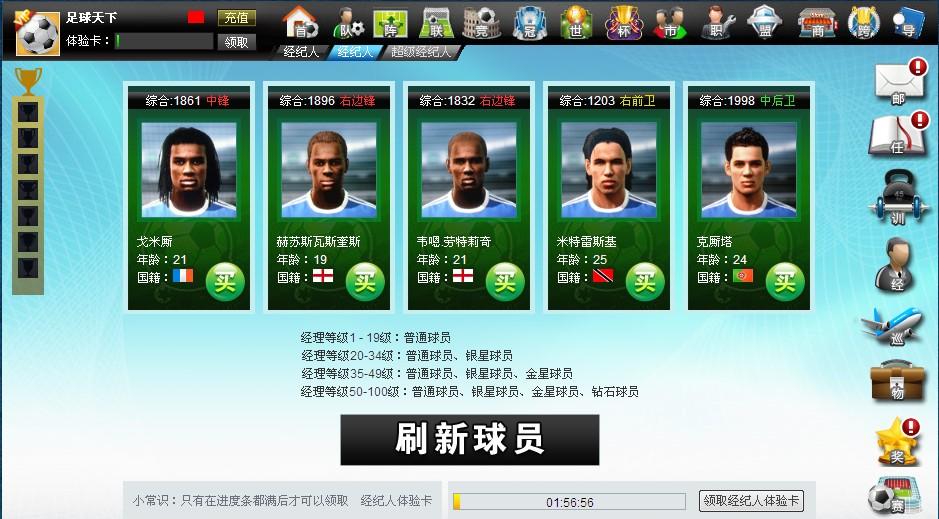Click the 刷新球员 refresh players button

pos(469,440)
